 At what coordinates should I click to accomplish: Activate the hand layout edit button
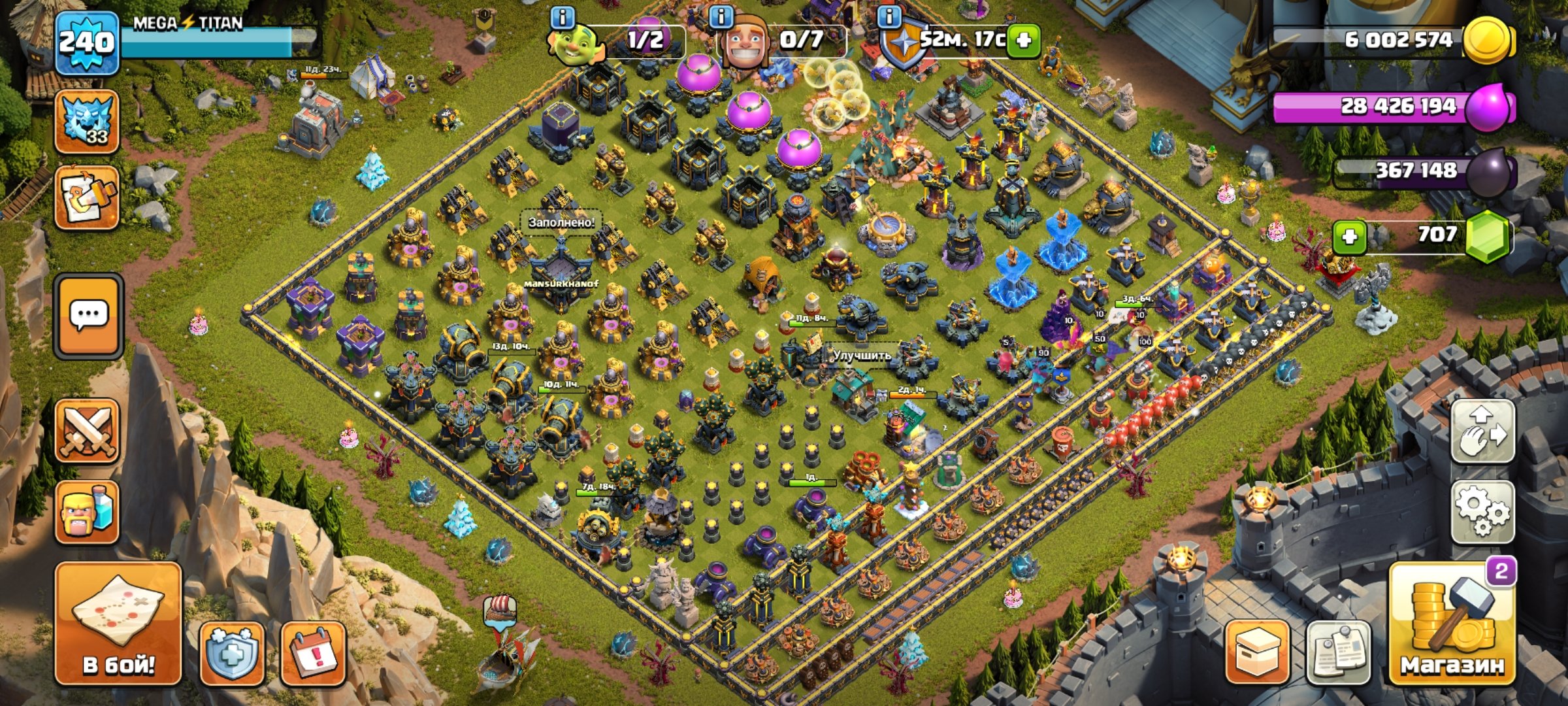coord(1482,431)
